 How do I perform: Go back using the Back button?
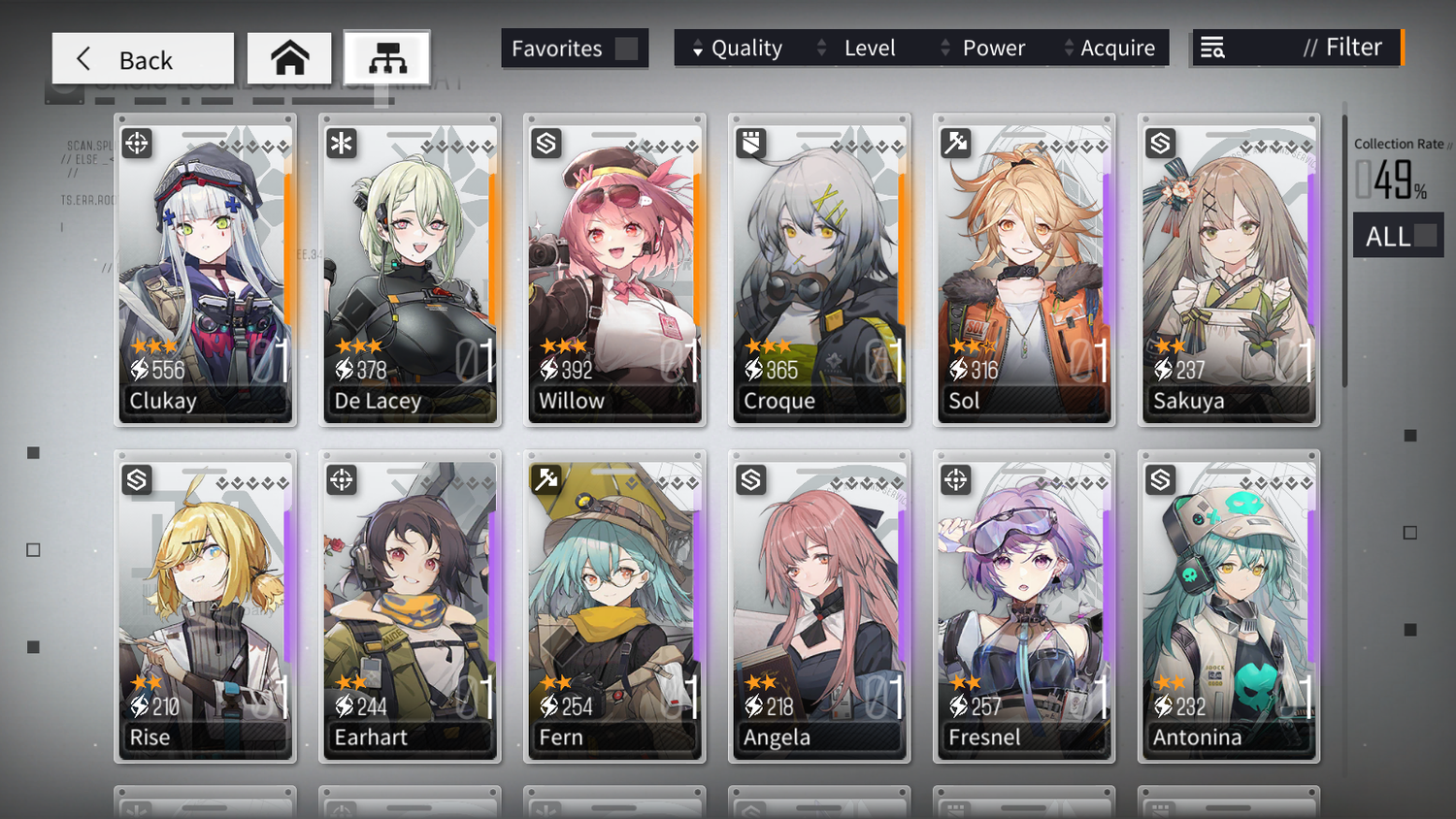click(143, 59)
